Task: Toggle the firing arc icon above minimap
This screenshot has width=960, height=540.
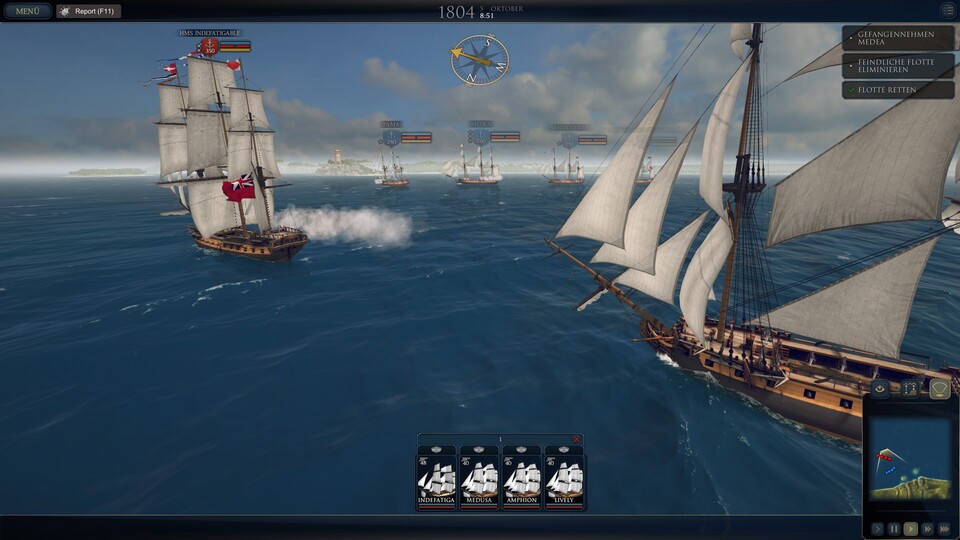Action: click(938, 388)
